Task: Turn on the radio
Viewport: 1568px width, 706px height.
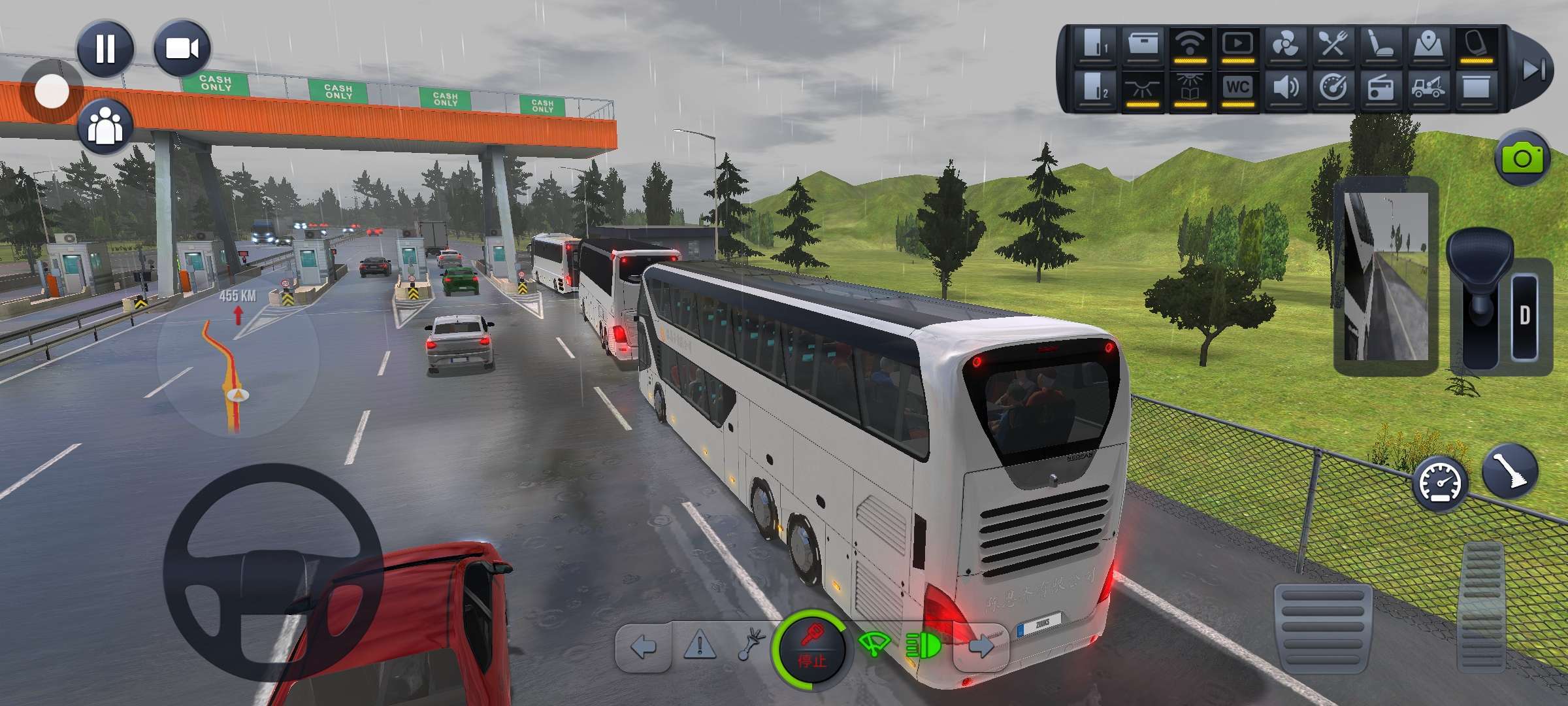Action: tap(1380, 88)
